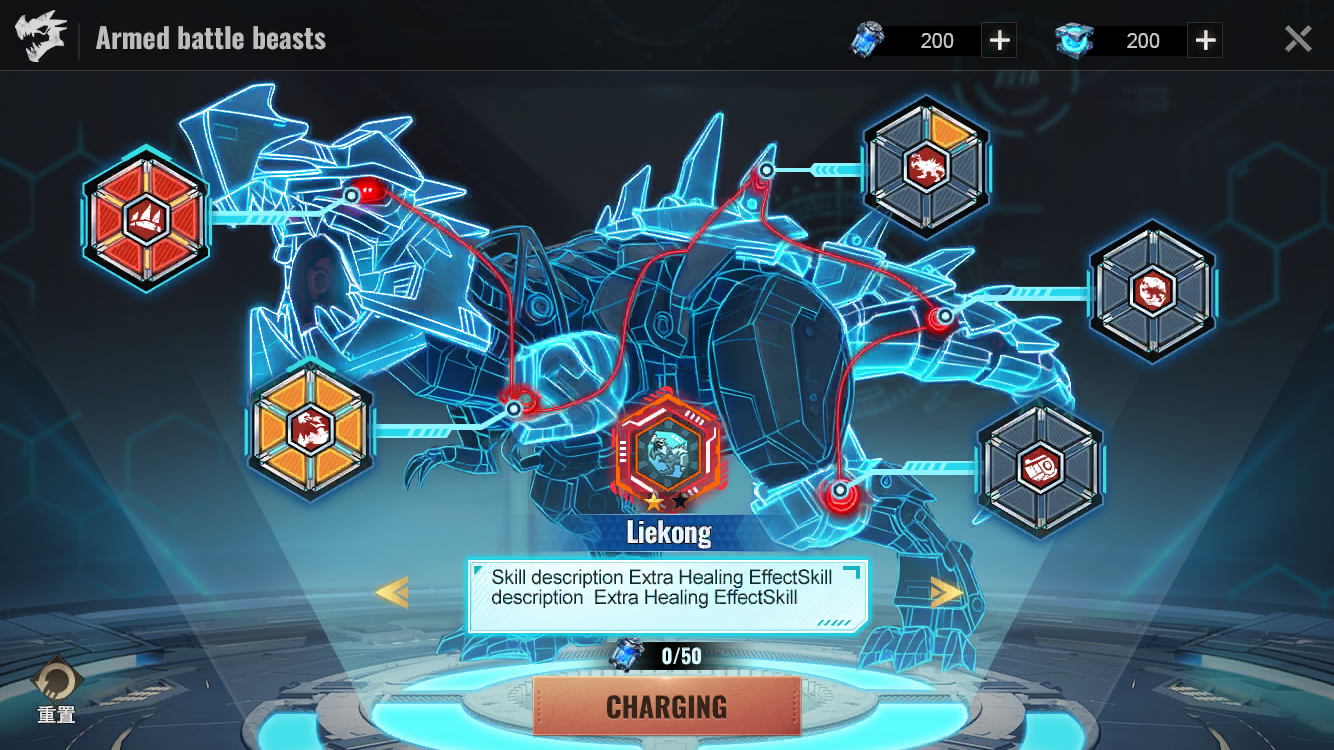Screen dimensions: 1334x750
Task: Select the red hexagon claw slot
Action: coord(146,218)
